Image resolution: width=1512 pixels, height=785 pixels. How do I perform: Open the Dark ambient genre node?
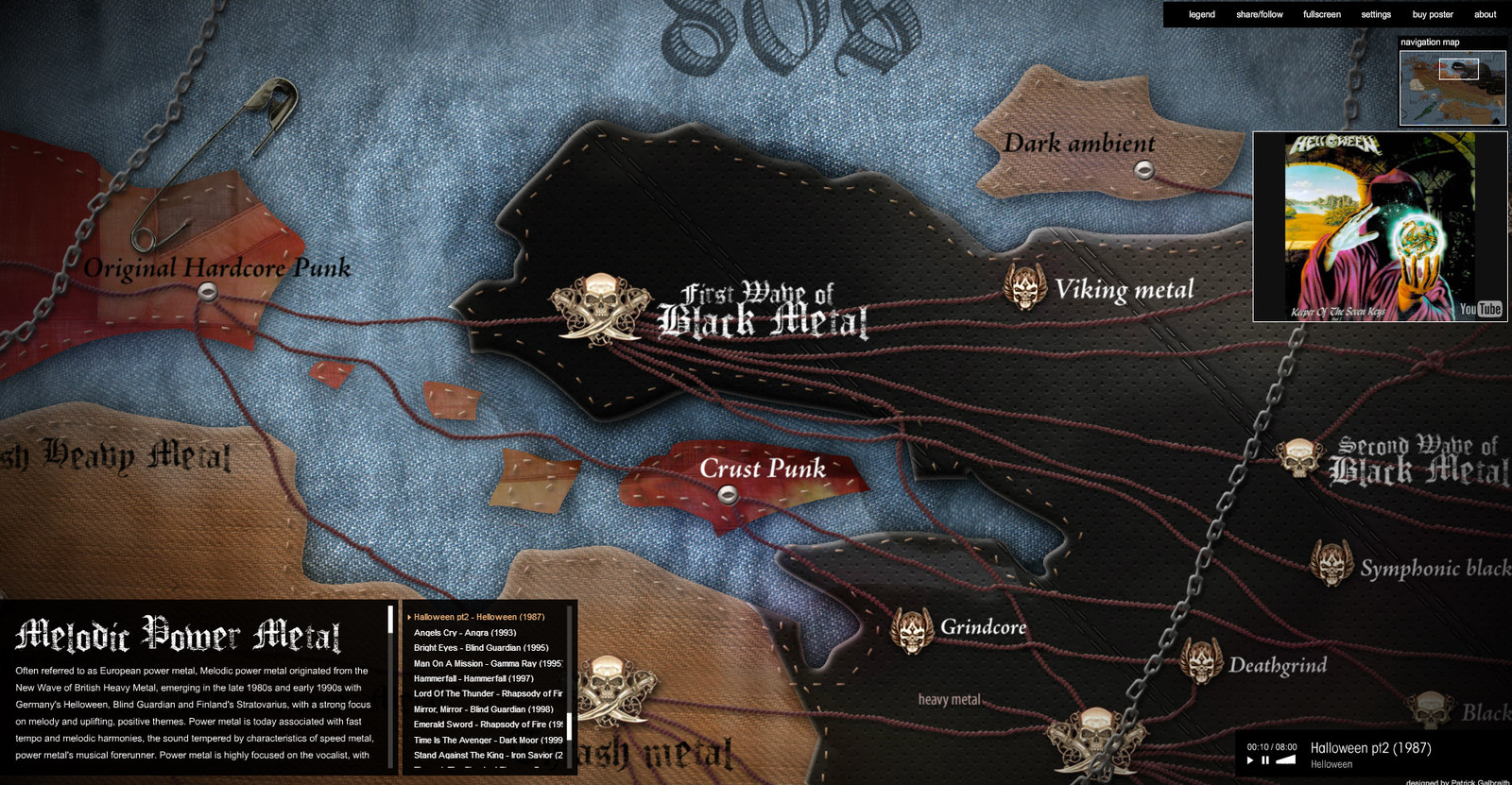tap(1143, 170)
